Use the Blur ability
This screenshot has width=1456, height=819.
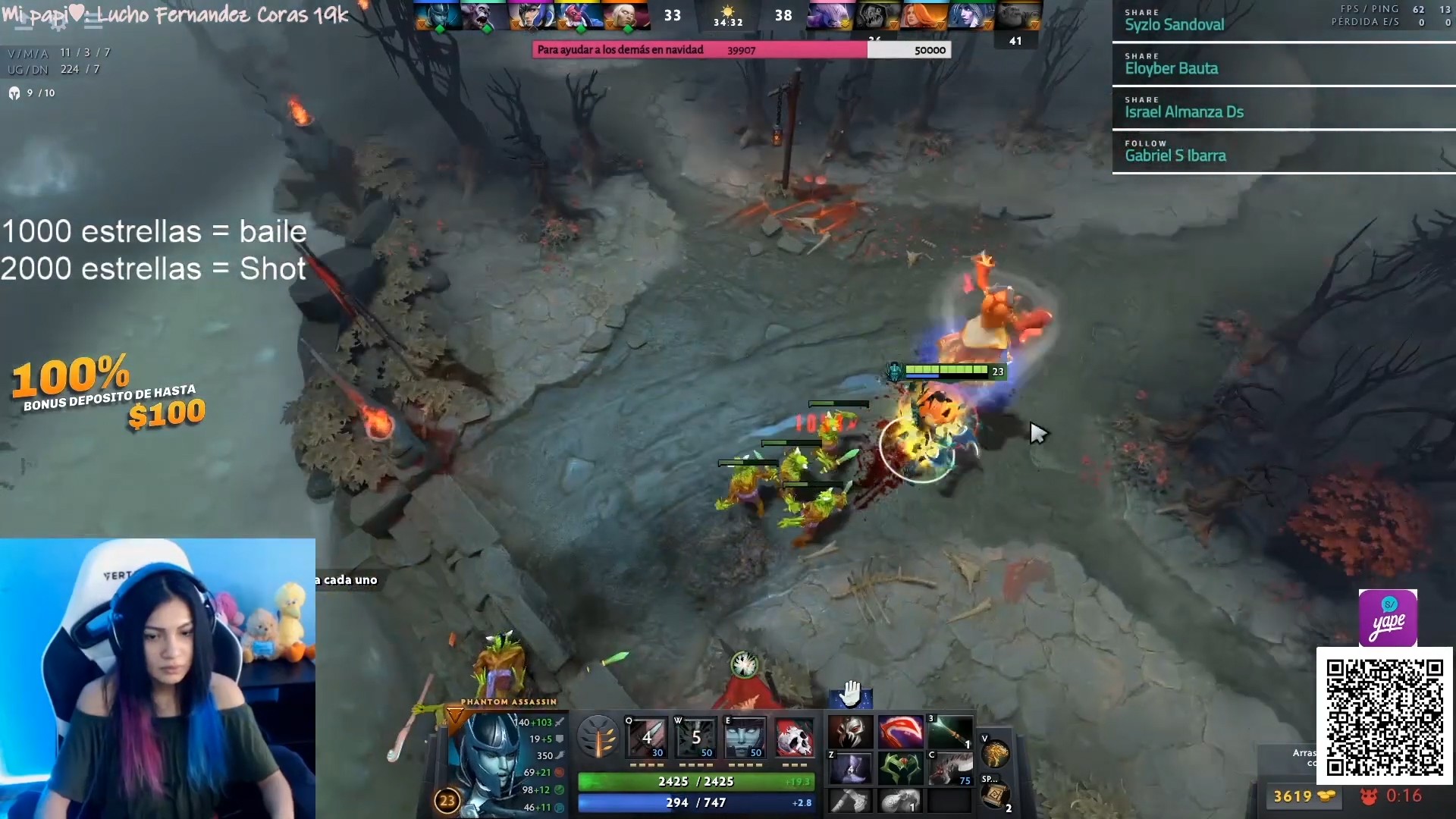pos(745,736)
